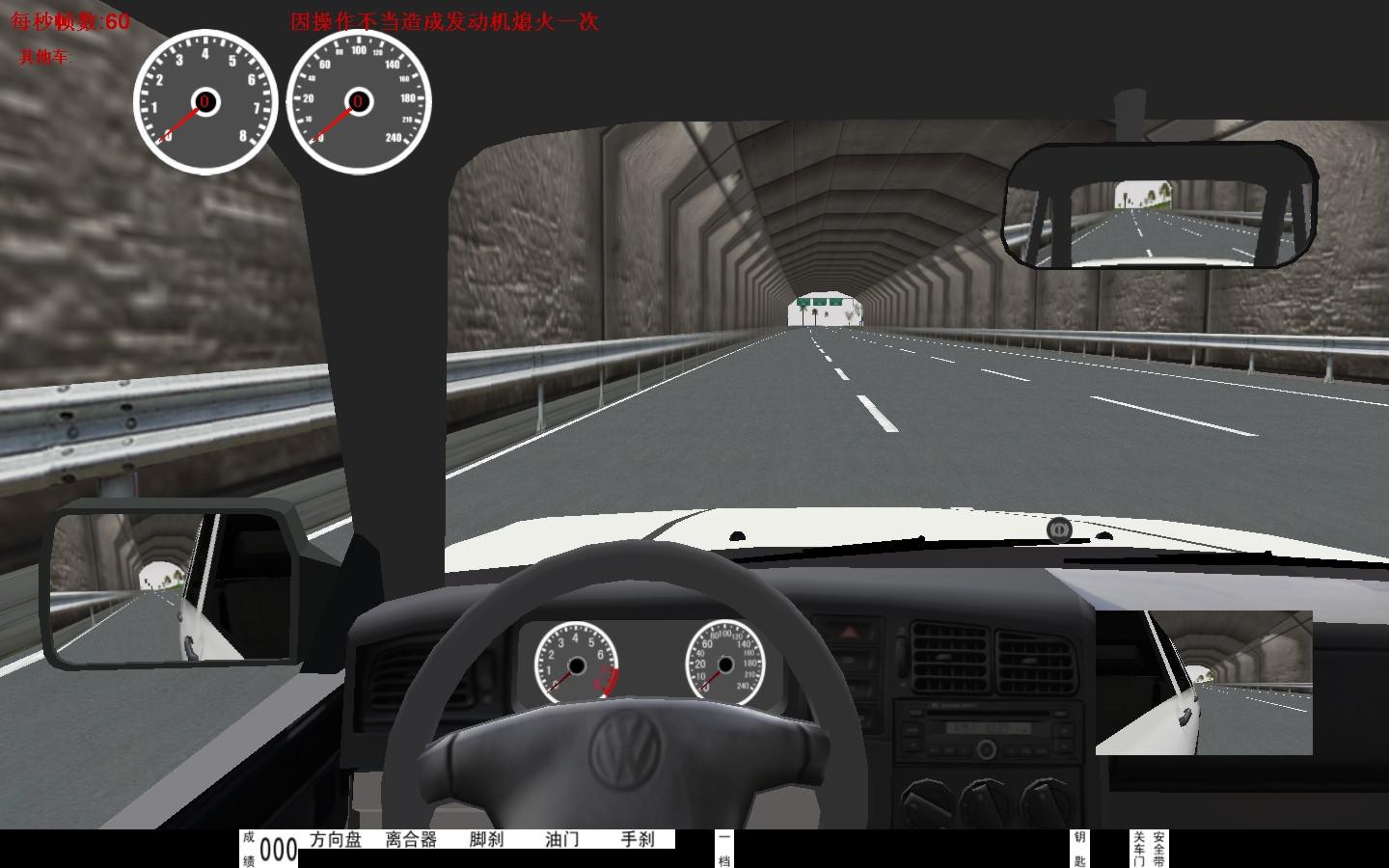Click the 钥匙 ignition key indicator
This screenshot has width=1389, height=868.
[x=1079, y=849]
